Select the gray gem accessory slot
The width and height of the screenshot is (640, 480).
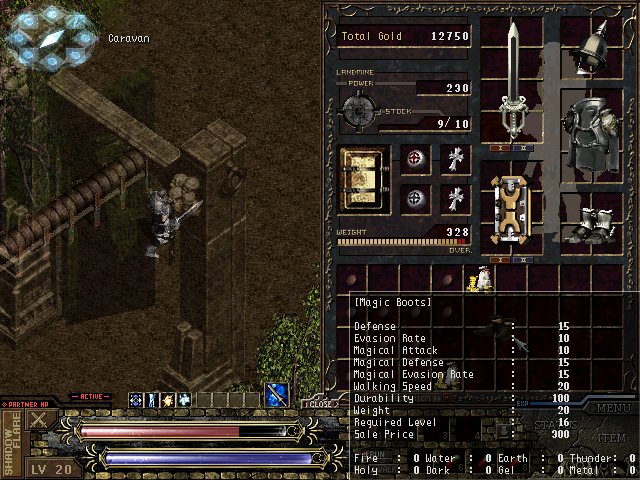click(x=416, y=197)
